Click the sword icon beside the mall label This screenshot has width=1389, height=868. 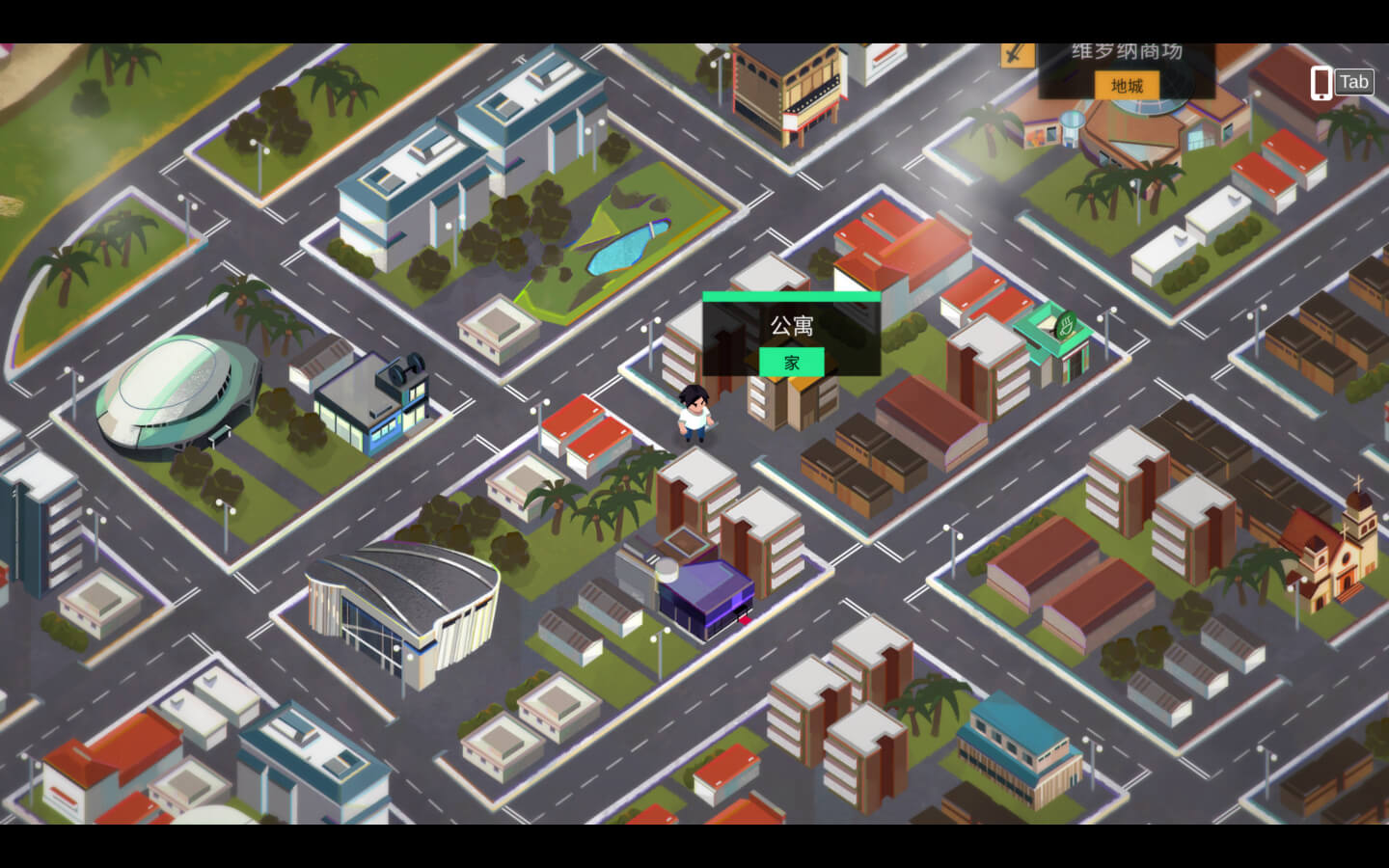click(1016, 54)
